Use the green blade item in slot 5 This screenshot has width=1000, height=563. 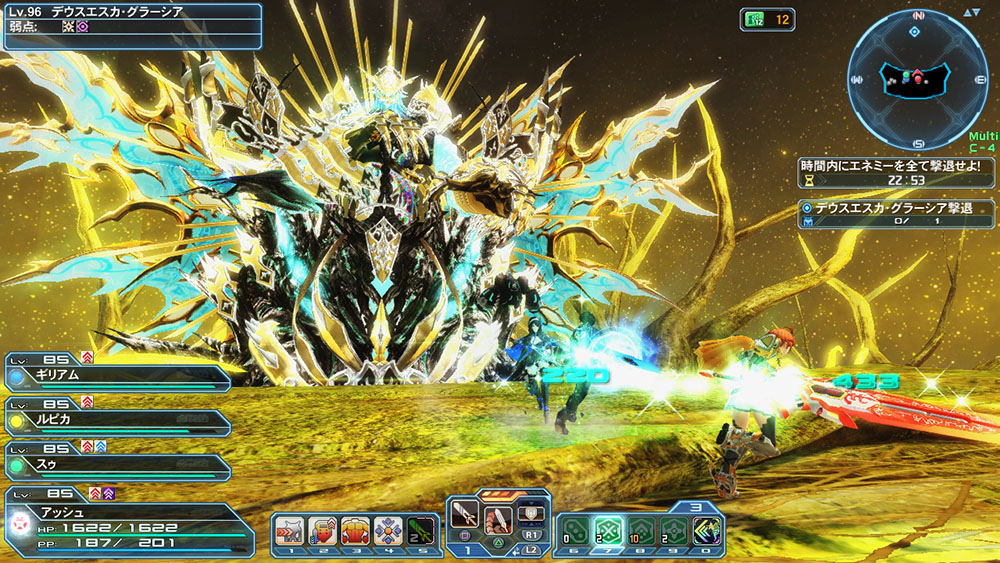tap(422, 530)
